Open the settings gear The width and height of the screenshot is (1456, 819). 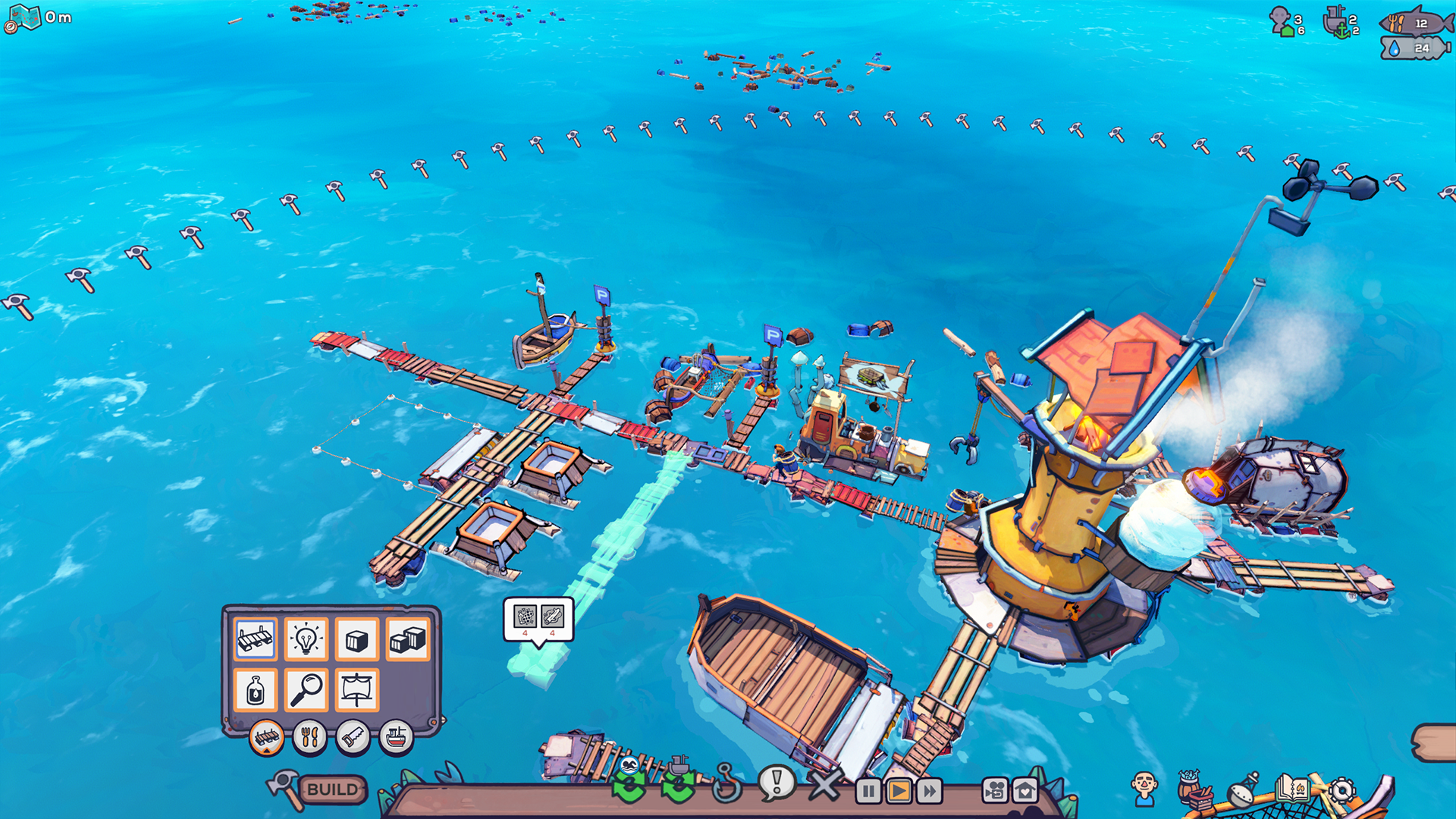tap(1341, 790)
